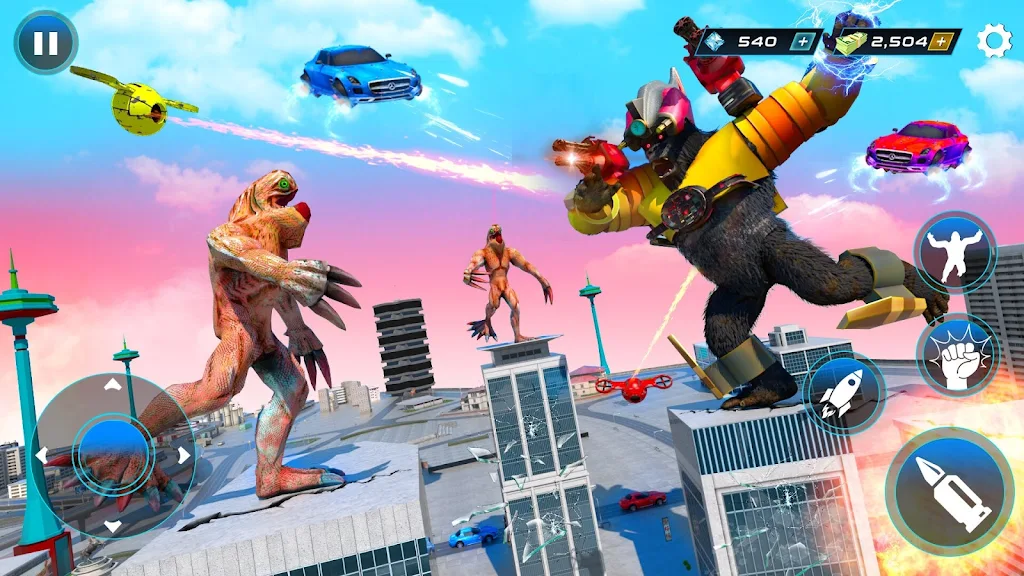Open the settings gear
Screen dimensions: 1024x576
point(993,41)
